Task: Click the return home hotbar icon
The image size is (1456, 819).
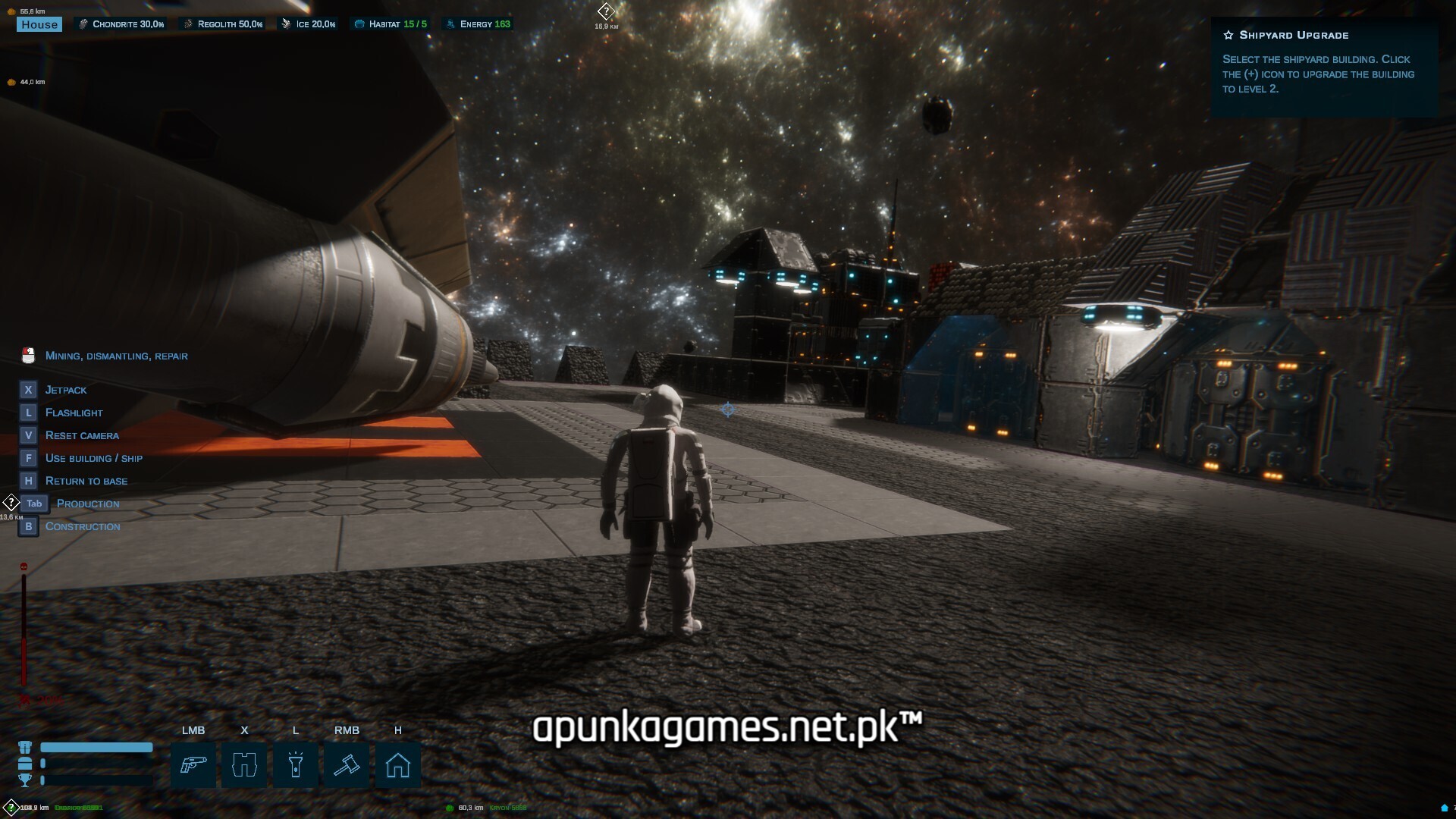Action: [x=398, y=765]
